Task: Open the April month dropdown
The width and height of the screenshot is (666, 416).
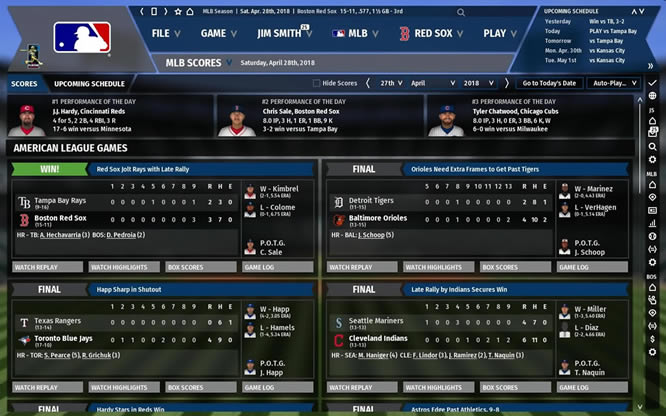Action: (x=428, y=84)
